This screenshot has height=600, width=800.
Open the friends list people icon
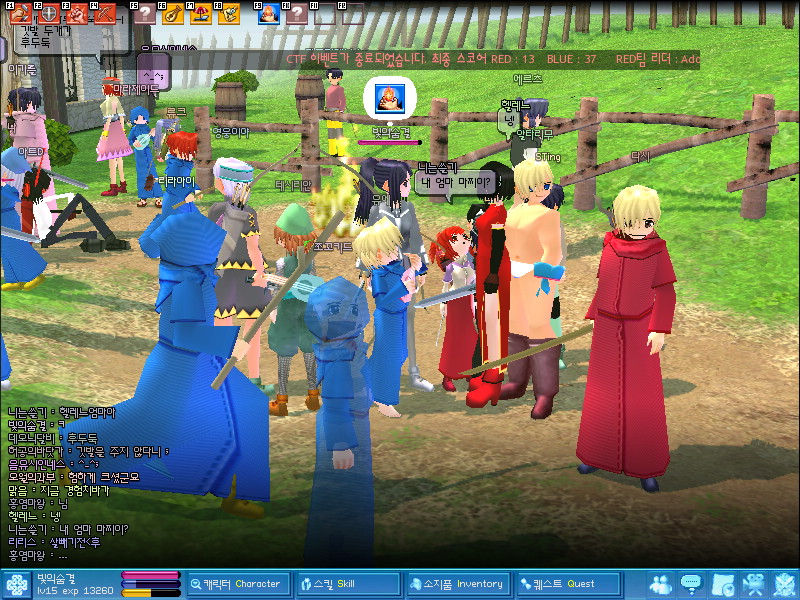tap(660, 584)
